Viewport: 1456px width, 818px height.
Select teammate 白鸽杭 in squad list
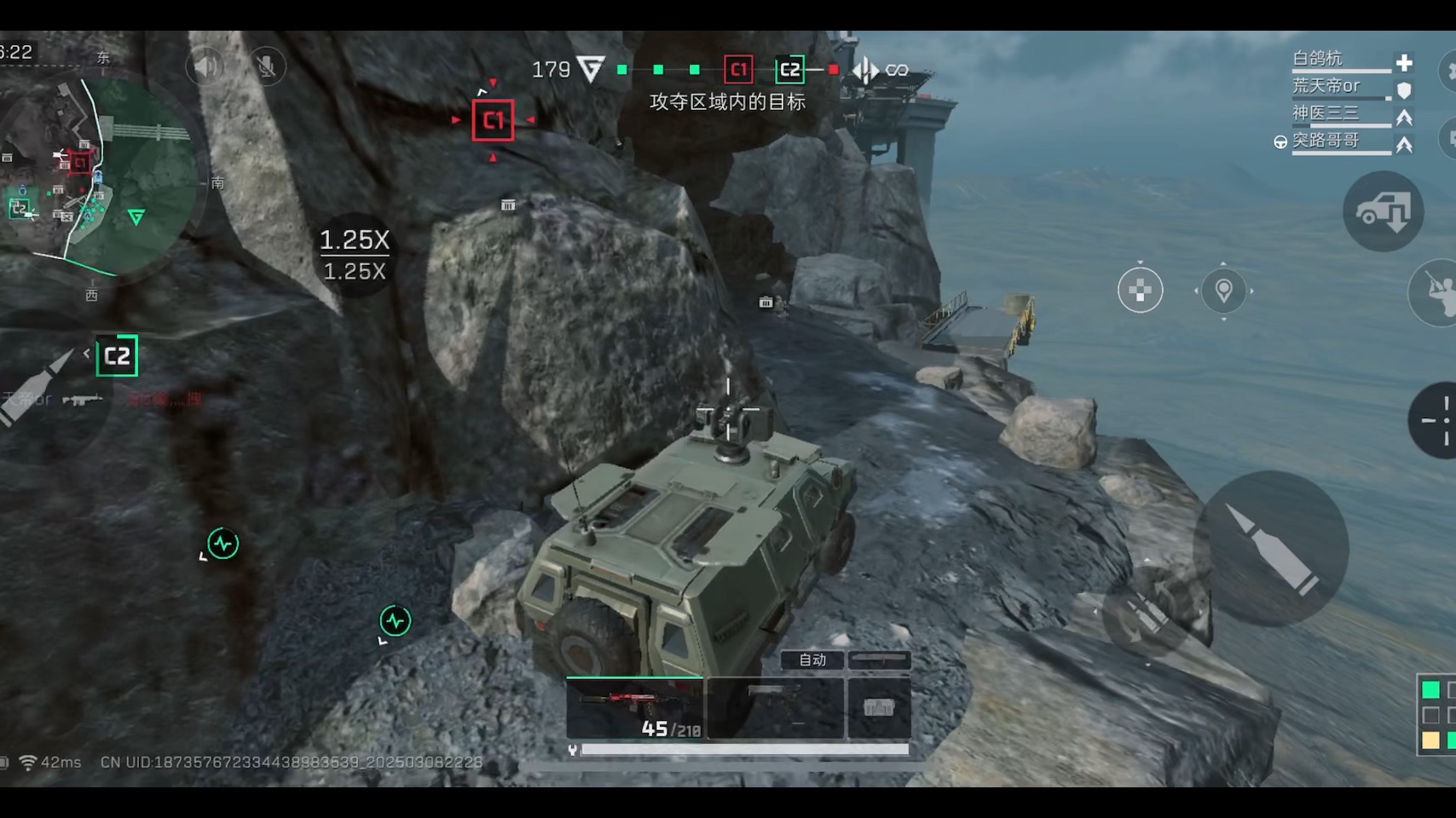pos(1318,59)
